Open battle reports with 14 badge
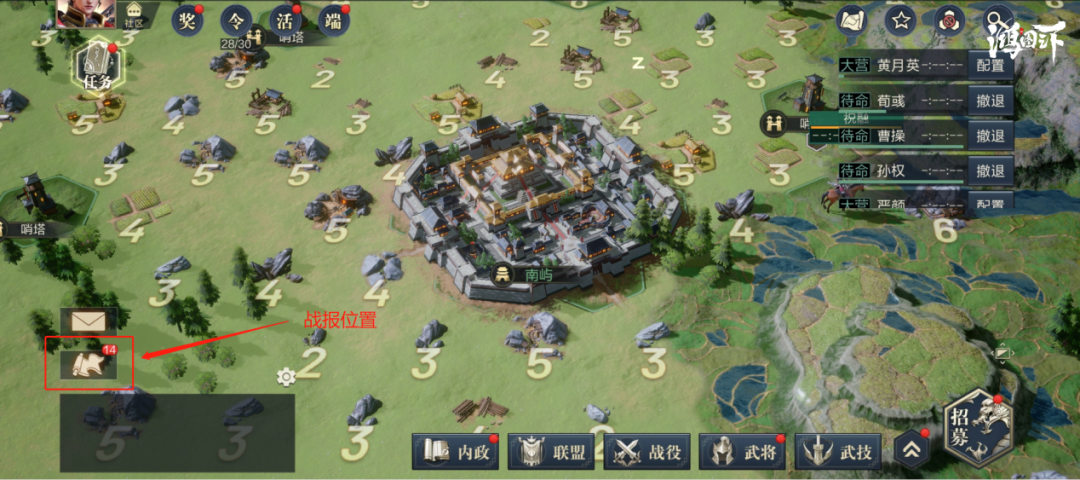 coord(88,364)
